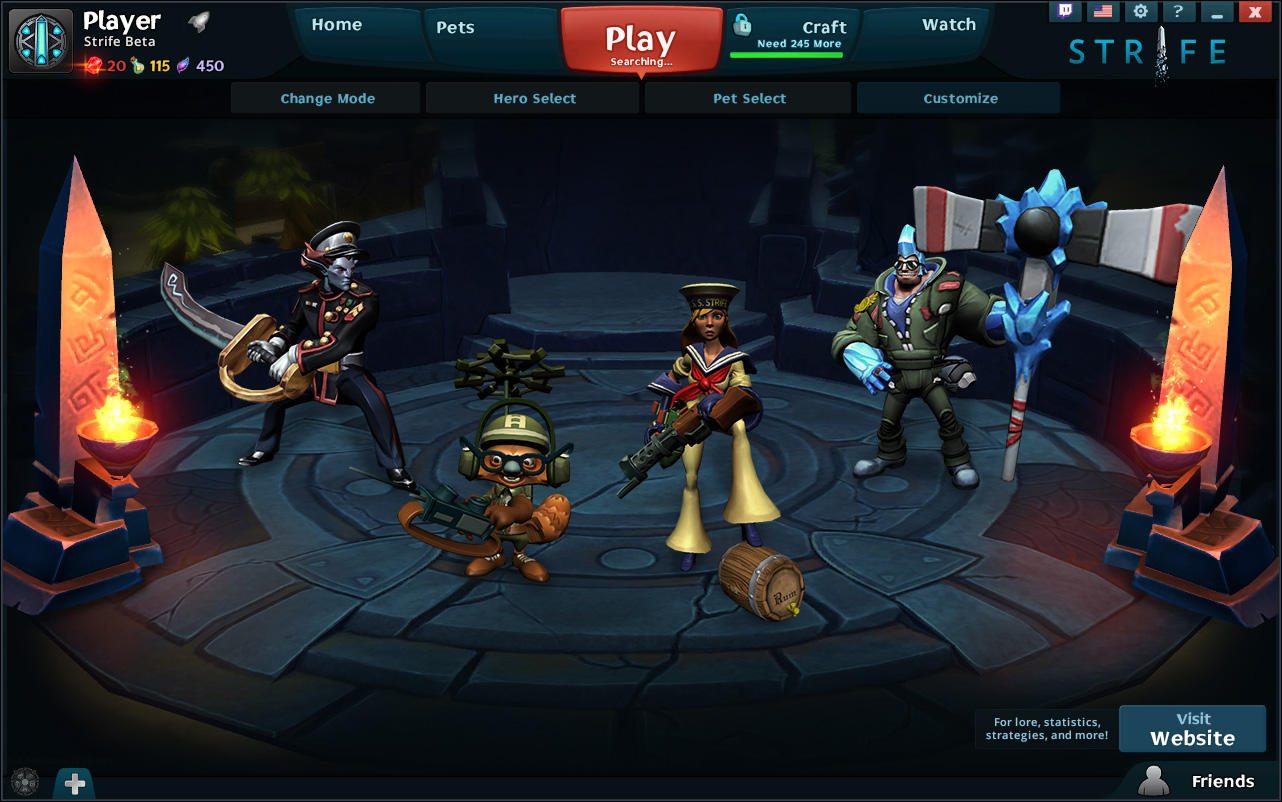Viewport: 1282px width, 802px height.
Task: Close the game with the red X
Action: pyautogui.click(x=1253, y=12)
